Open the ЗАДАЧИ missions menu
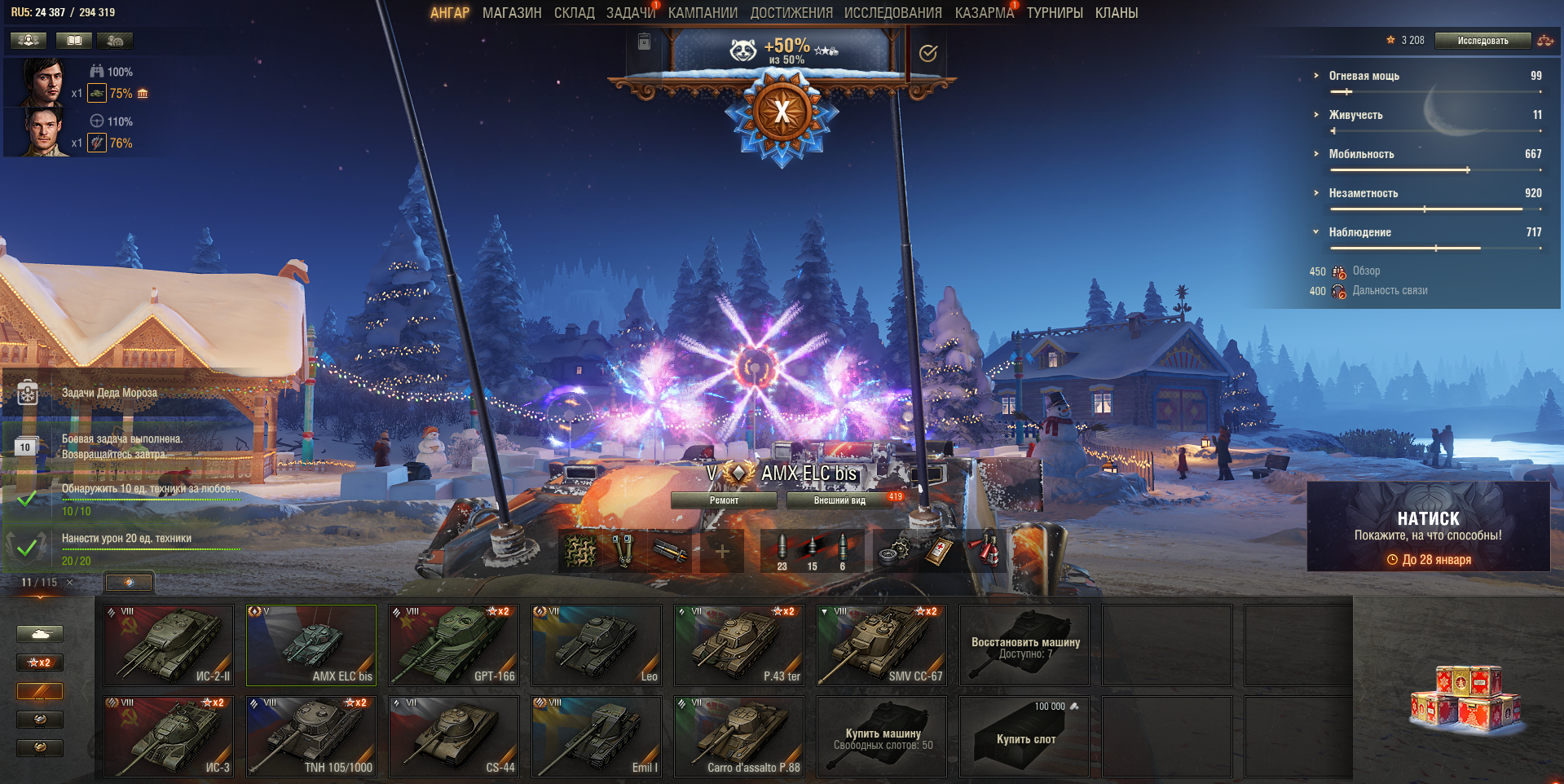The width and height of the screenshot is (1564, 784). tap(630, 13)
